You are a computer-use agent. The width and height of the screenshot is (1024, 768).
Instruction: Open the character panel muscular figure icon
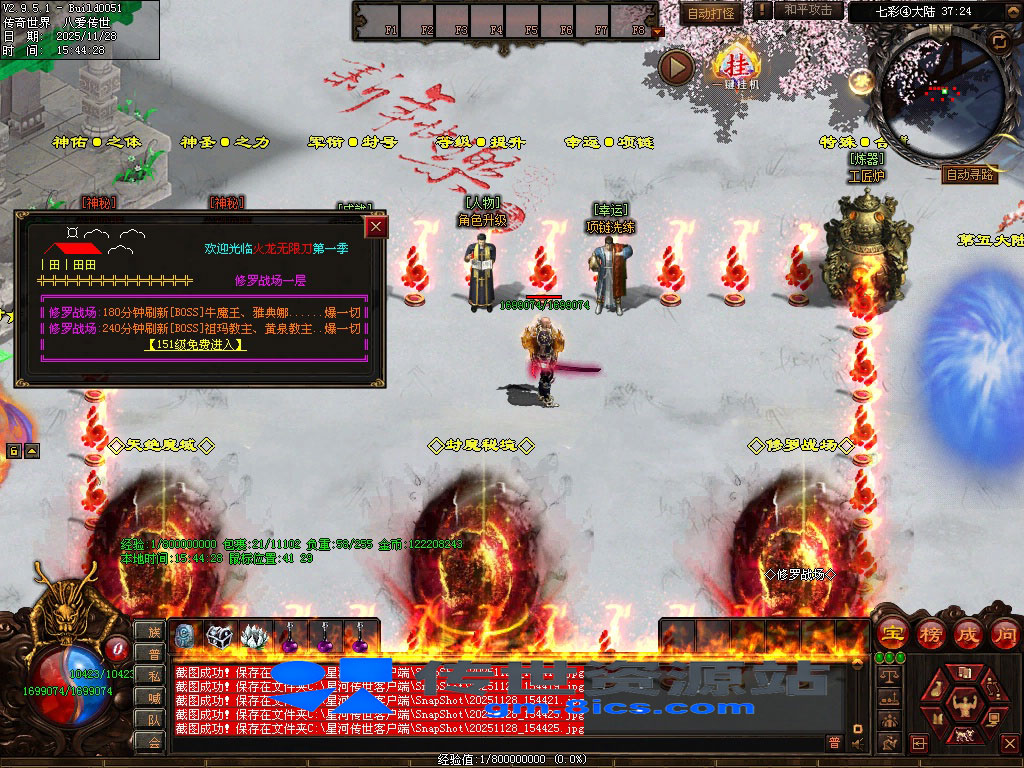(966, 708)
